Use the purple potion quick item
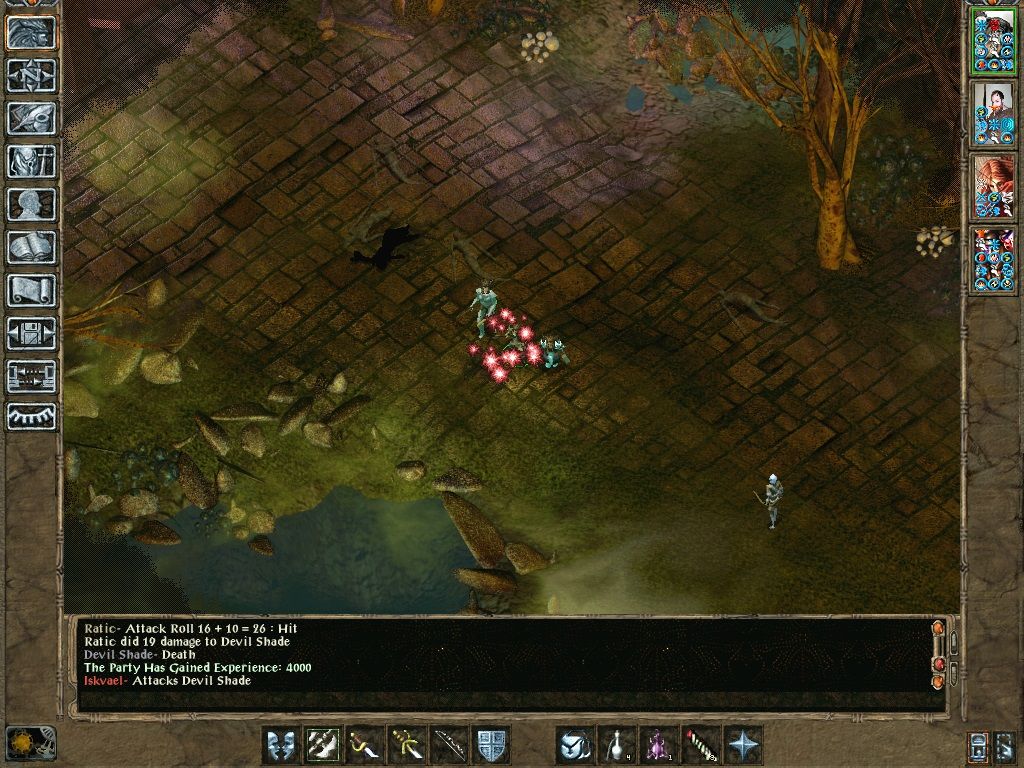 pos(659,745)
